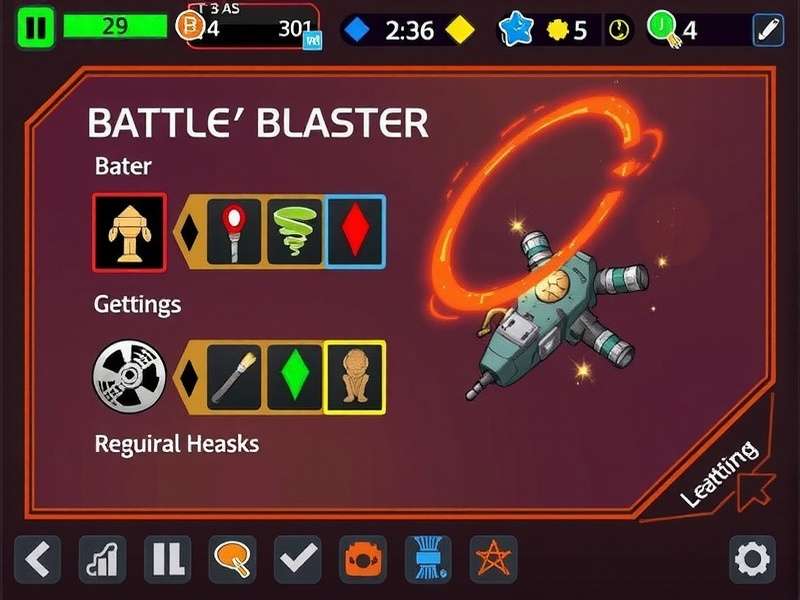This screenshot has height=600, width=800.
Task: Confirm with the checkmark button
Action: [x=297, y=559]
